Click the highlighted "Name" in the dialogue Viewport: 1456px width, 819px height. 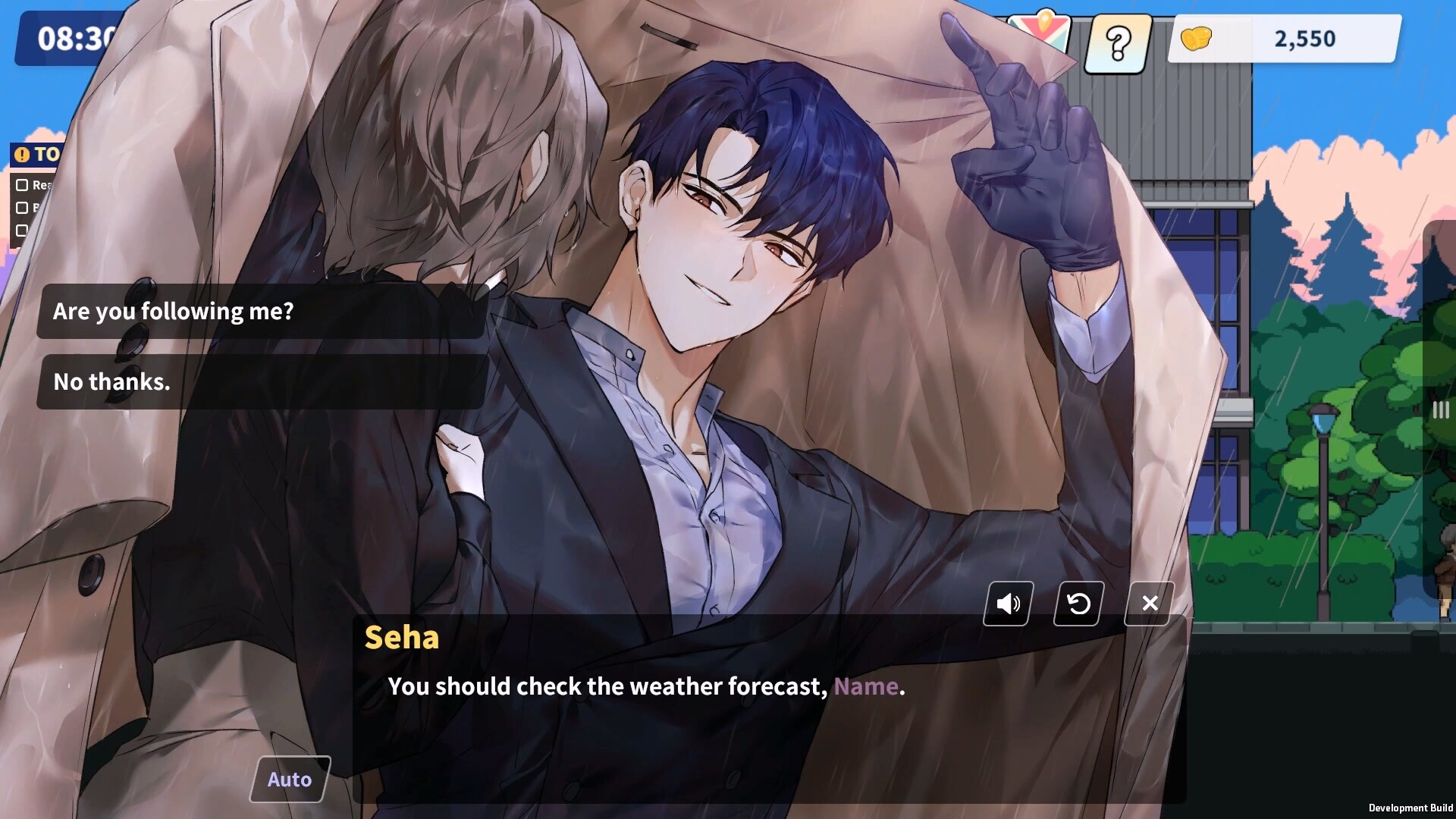(x=867, y=686)
